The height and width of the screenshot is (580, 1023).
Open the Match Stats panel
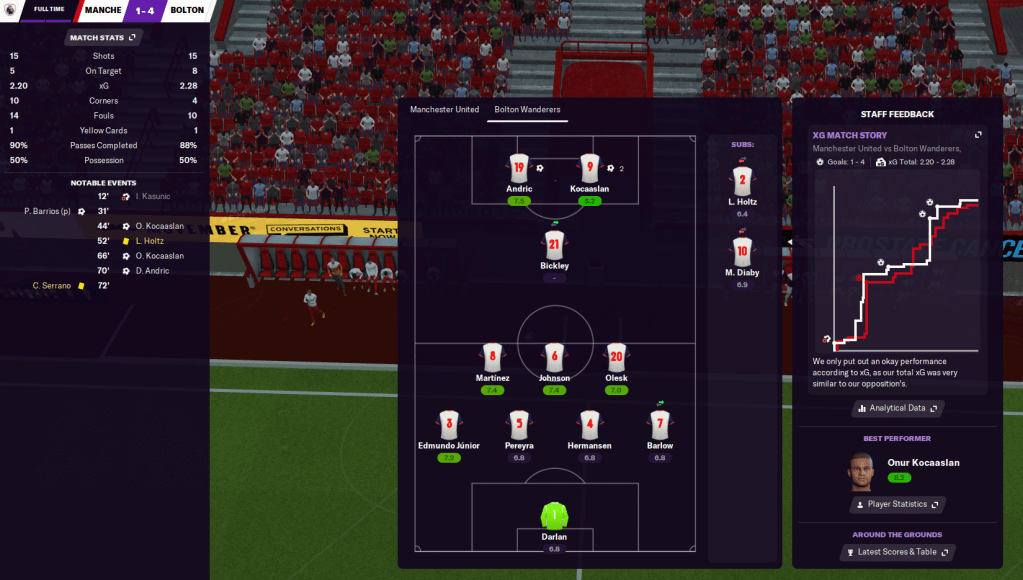tap(104, 37)
